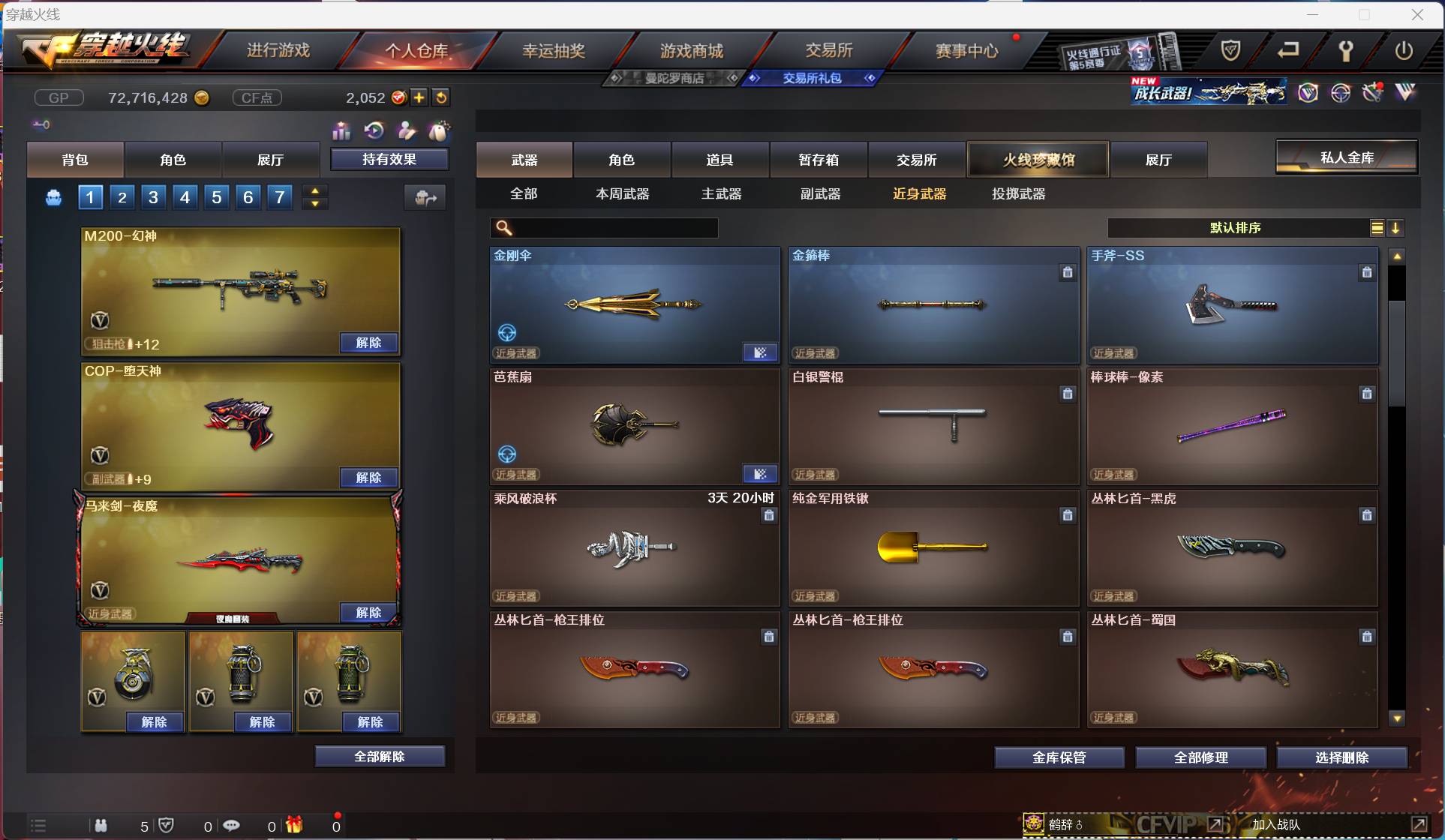Select the shield security icon
The height and width of the screenshot is (840, 1445).
[1230, 51]
